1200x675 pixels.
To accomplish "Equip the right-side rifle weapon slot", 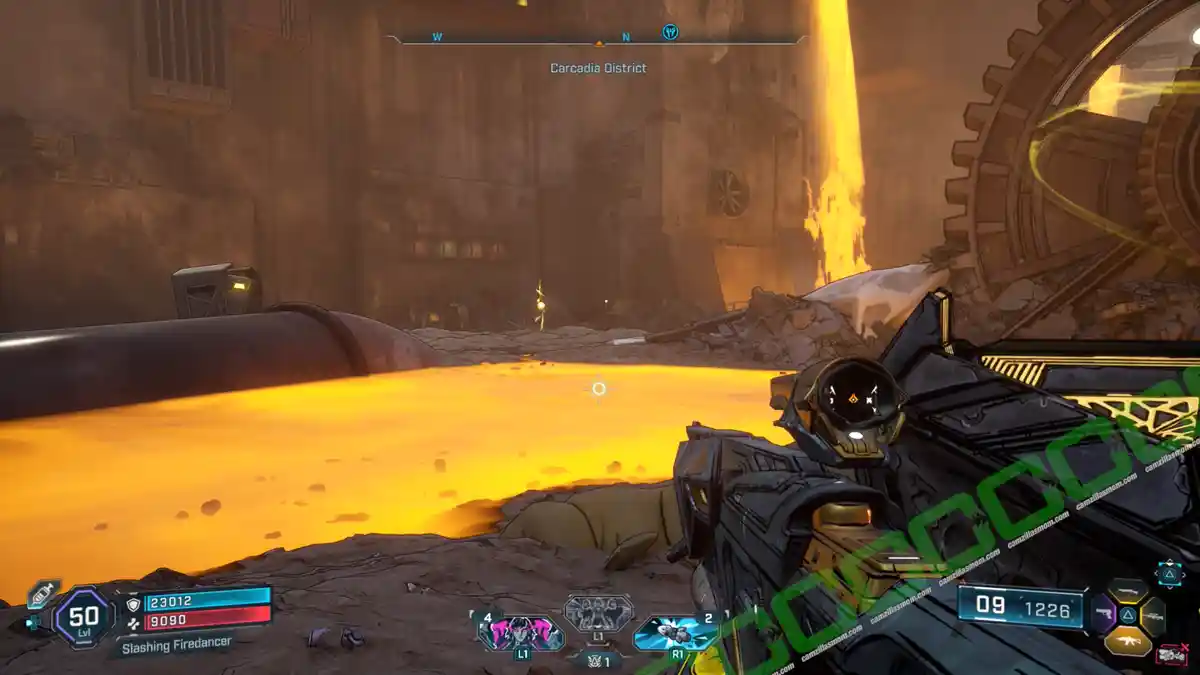I will pos(1153,617).
